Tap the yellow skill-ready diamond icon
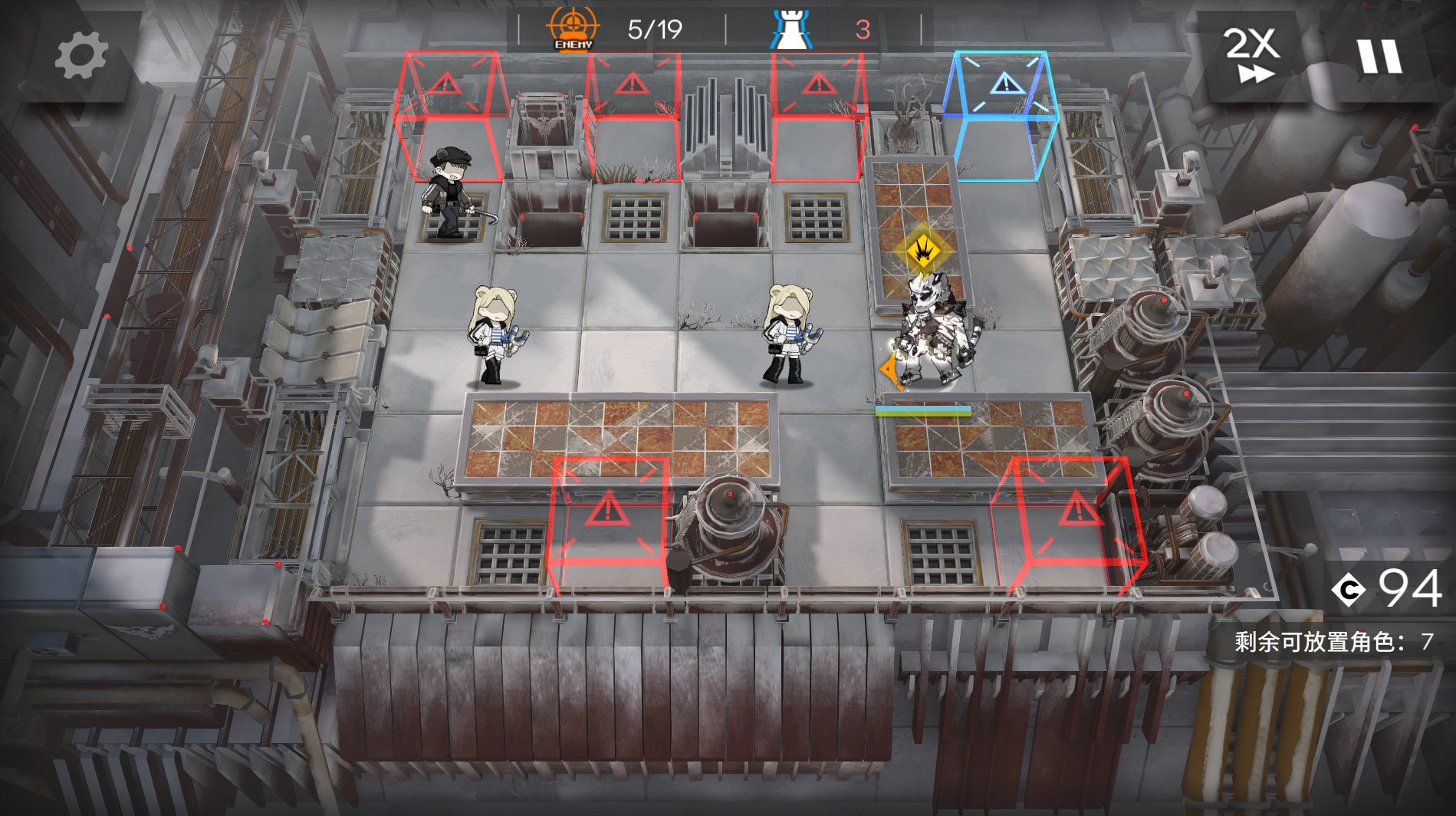 point(922,250)
